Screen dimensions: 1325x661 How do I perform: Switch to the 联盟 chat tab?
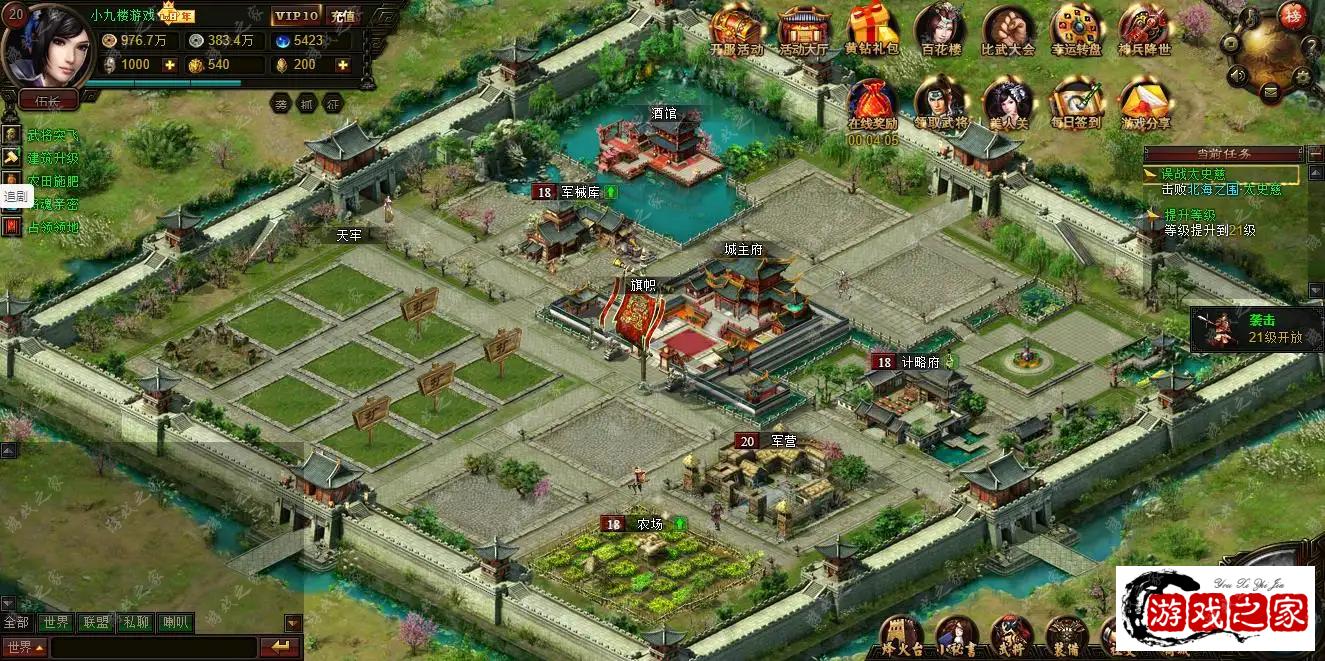point(96,623)
